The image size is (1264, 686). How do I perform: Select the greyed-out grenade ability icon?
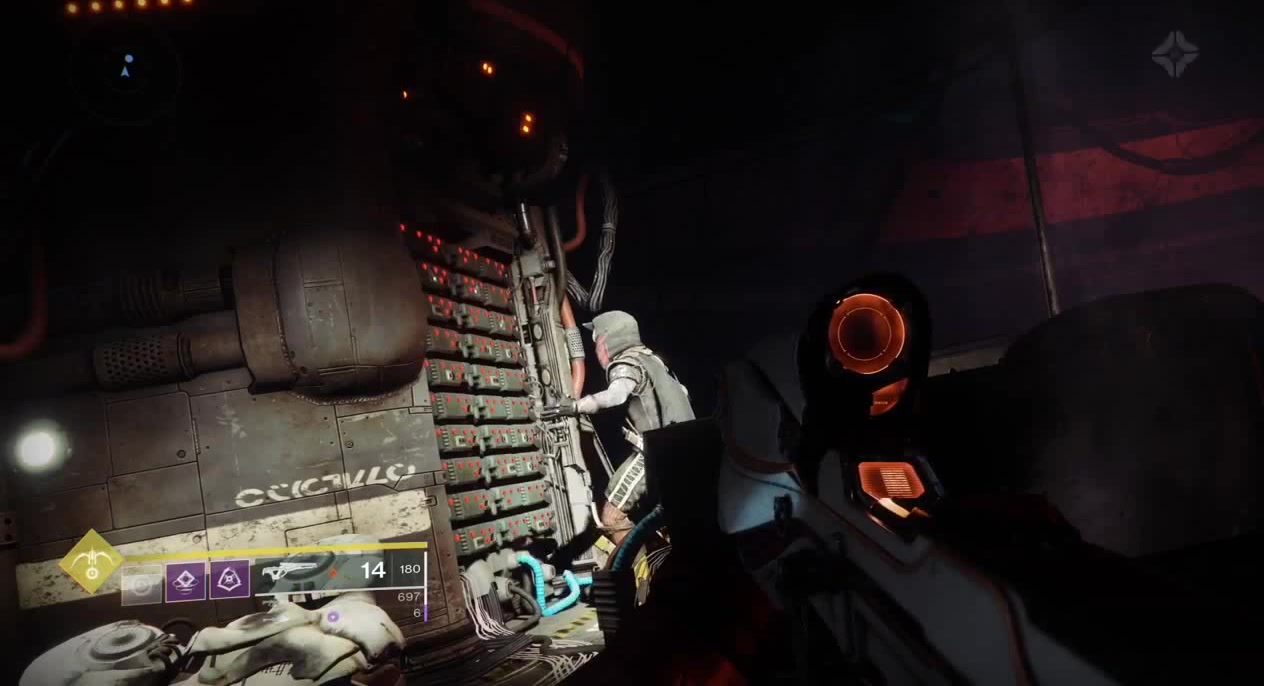141,584
